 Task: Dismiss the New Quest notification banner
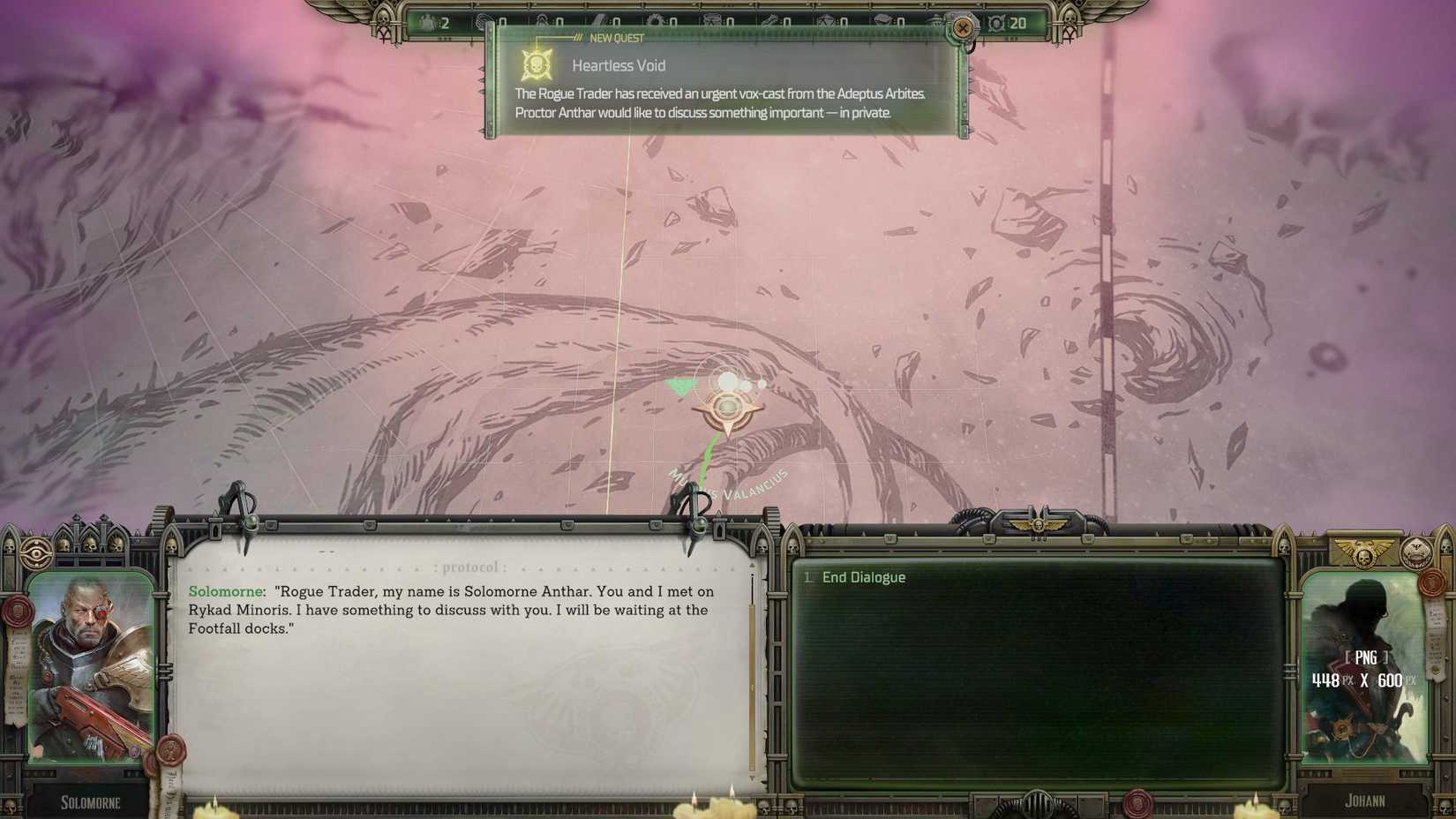961,27
